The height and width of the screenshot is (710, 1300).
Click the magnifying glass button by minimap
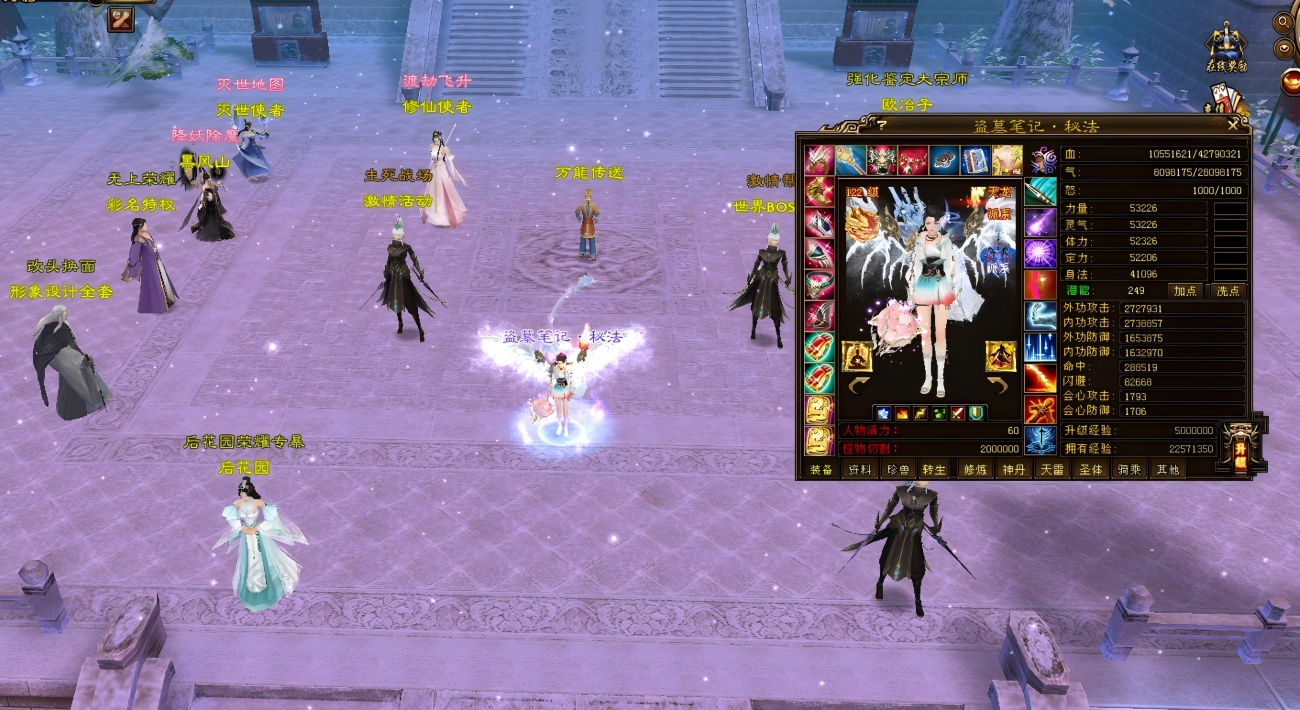(x=1283, y=22)
